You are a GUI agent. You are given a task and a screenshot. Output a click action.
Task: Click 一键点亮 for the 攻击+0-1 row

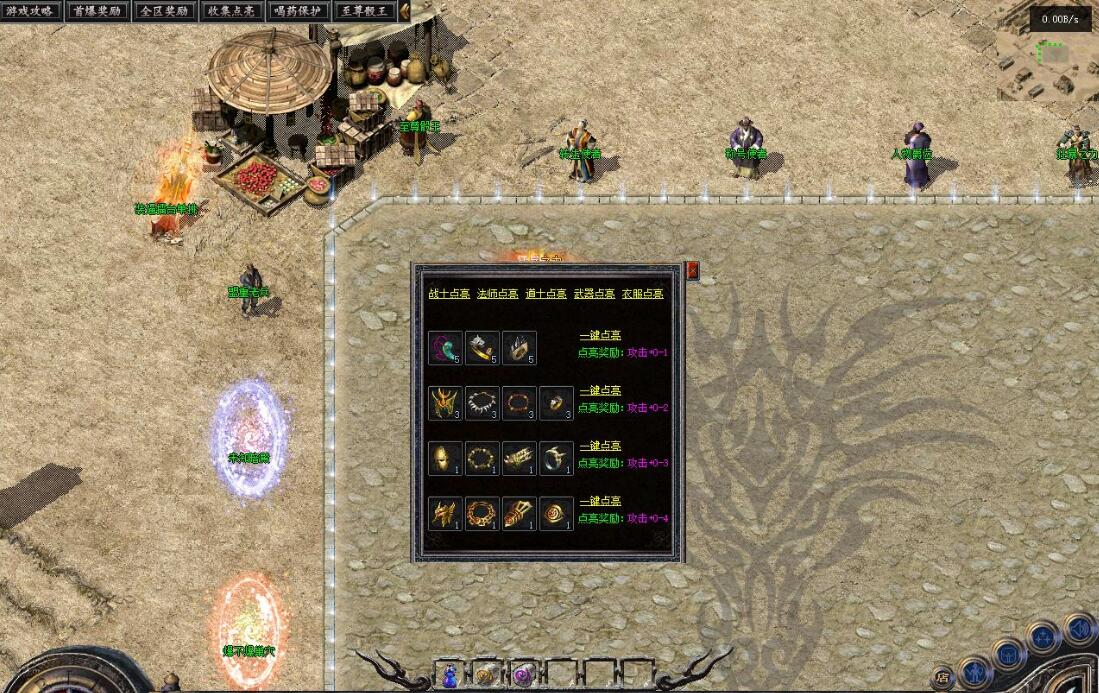[x=600, y=335]
